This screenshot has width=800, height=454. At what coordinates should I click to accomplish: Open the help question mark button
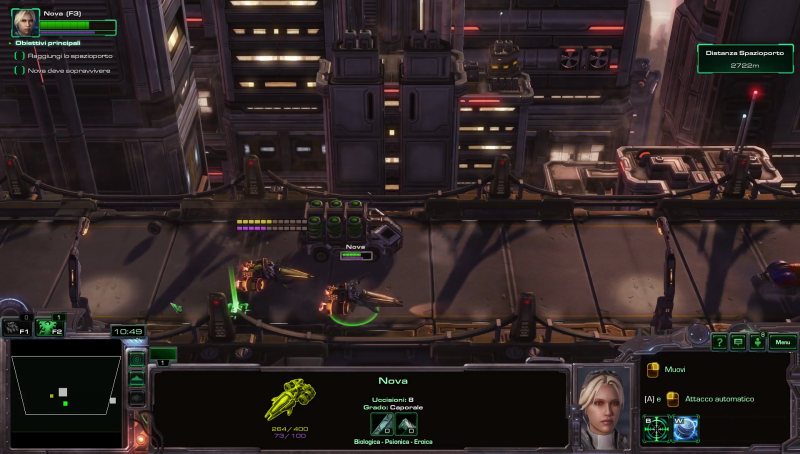point(718,342)
